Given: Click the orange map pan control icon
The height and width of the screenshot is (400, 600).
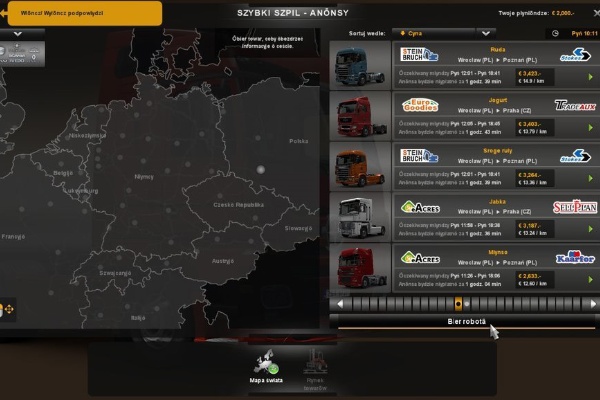Looking at the screenshot, I should [x=9, y=310].
